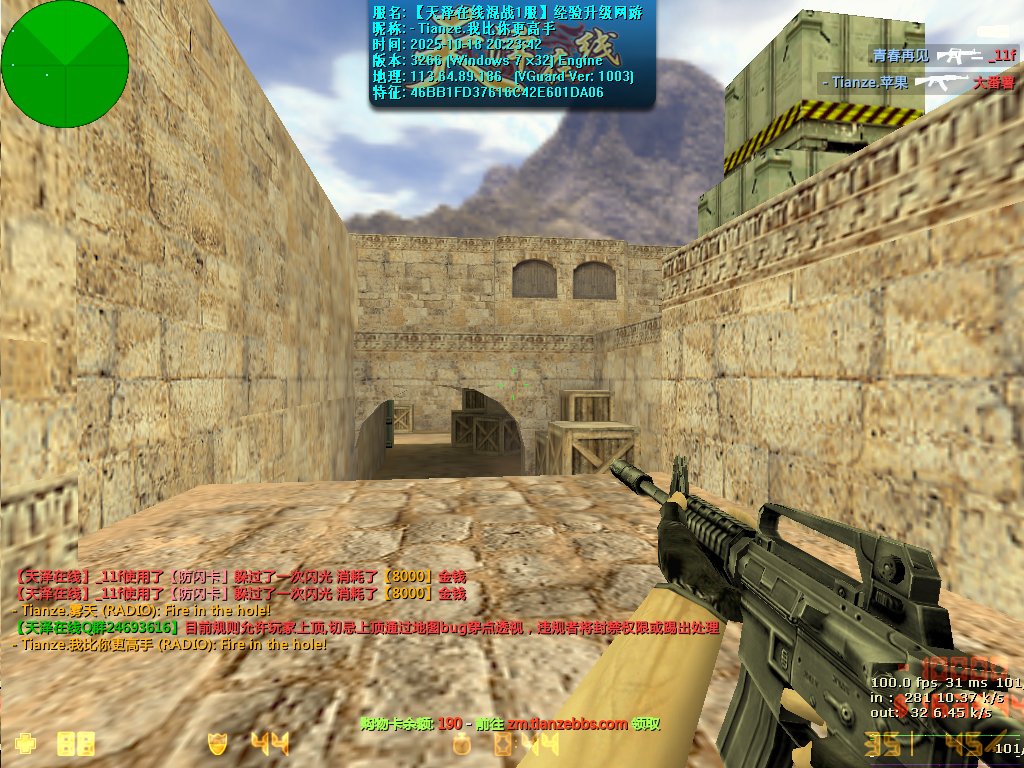Select the health cross icon

pos(25,743)
